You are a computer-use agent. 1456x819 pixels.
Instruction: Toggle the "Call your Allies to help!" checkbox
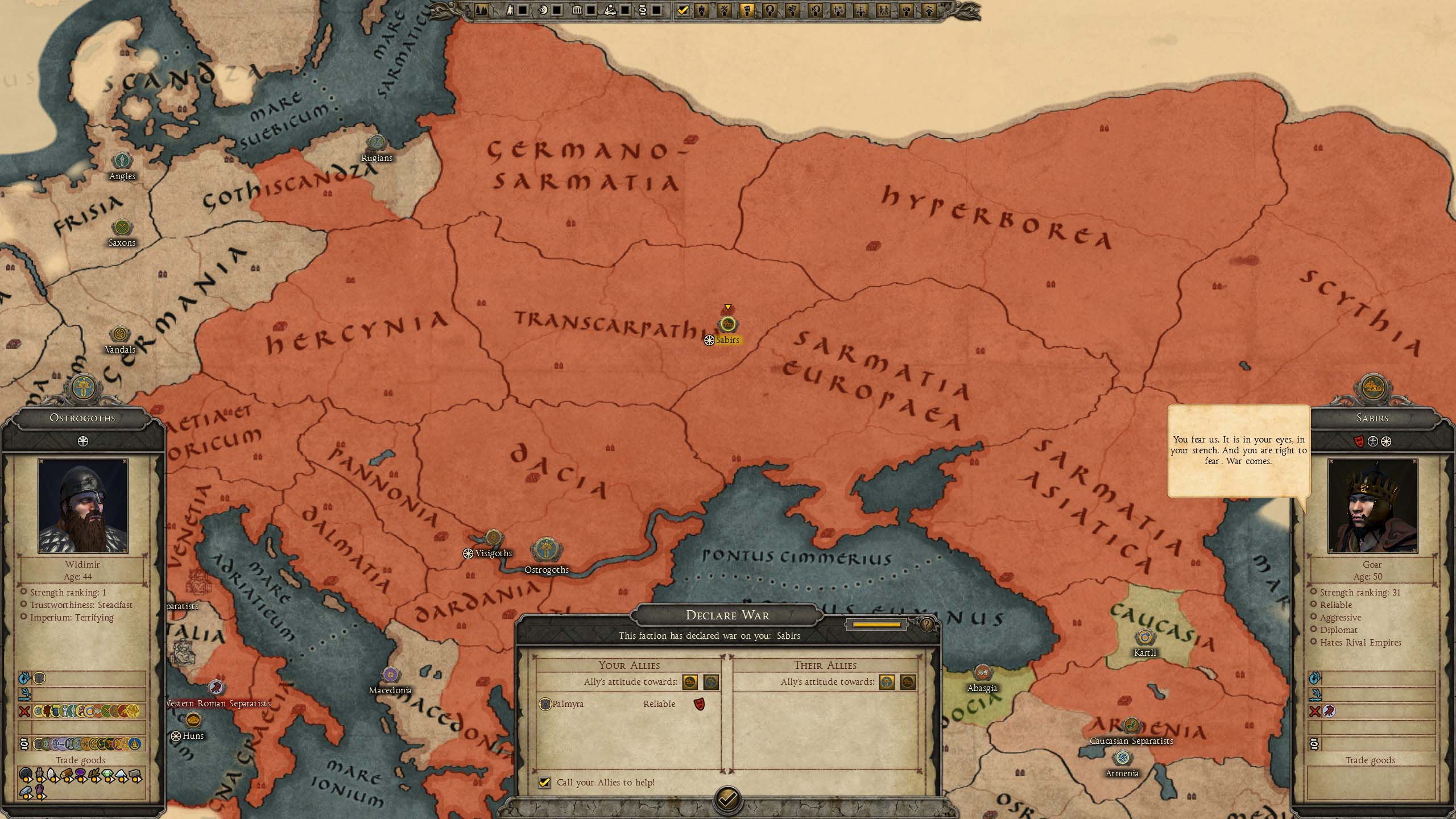(544, 783)
